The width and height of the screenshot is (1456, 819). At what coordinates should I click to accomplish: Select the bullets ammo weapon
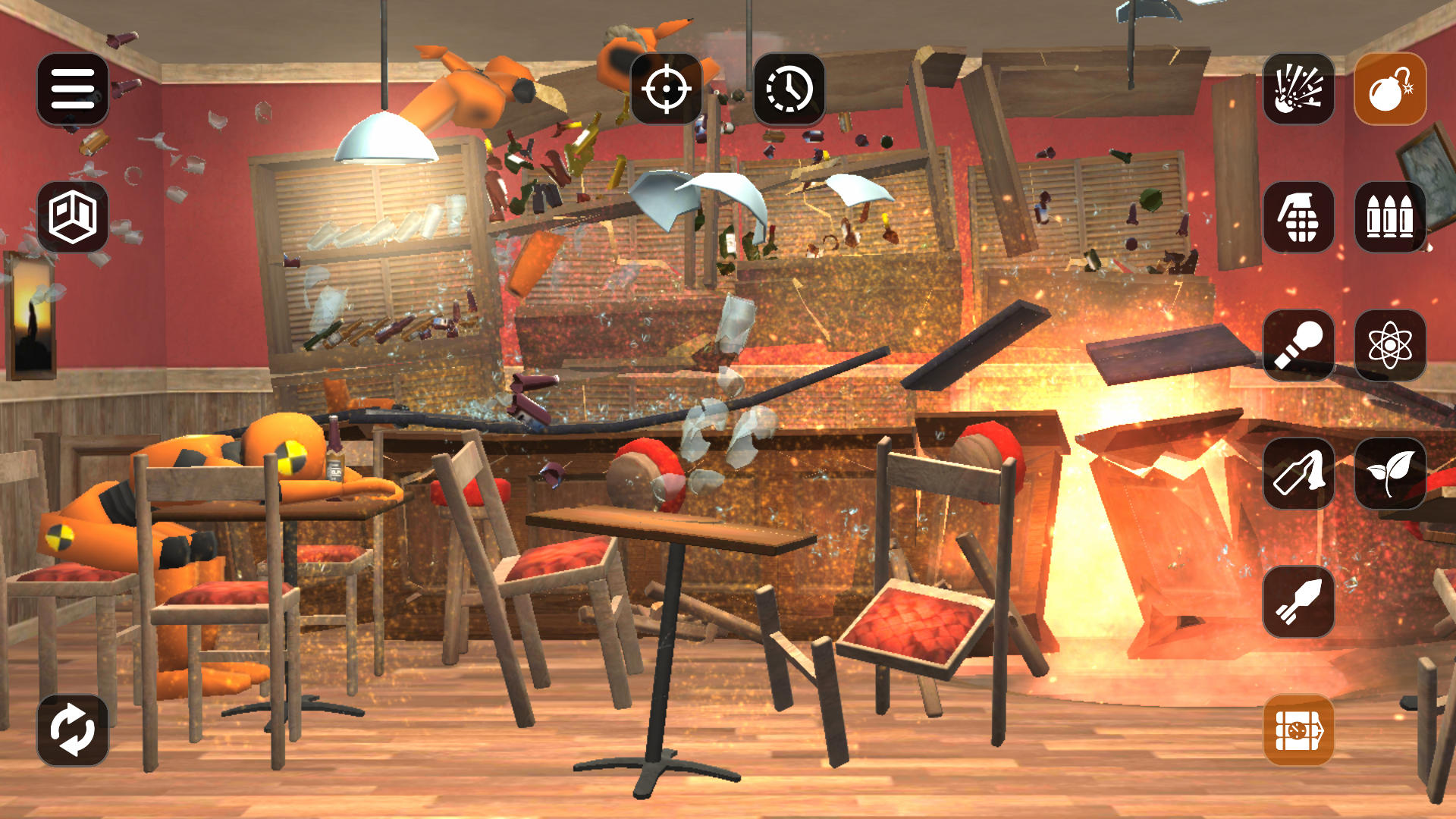1390,219
